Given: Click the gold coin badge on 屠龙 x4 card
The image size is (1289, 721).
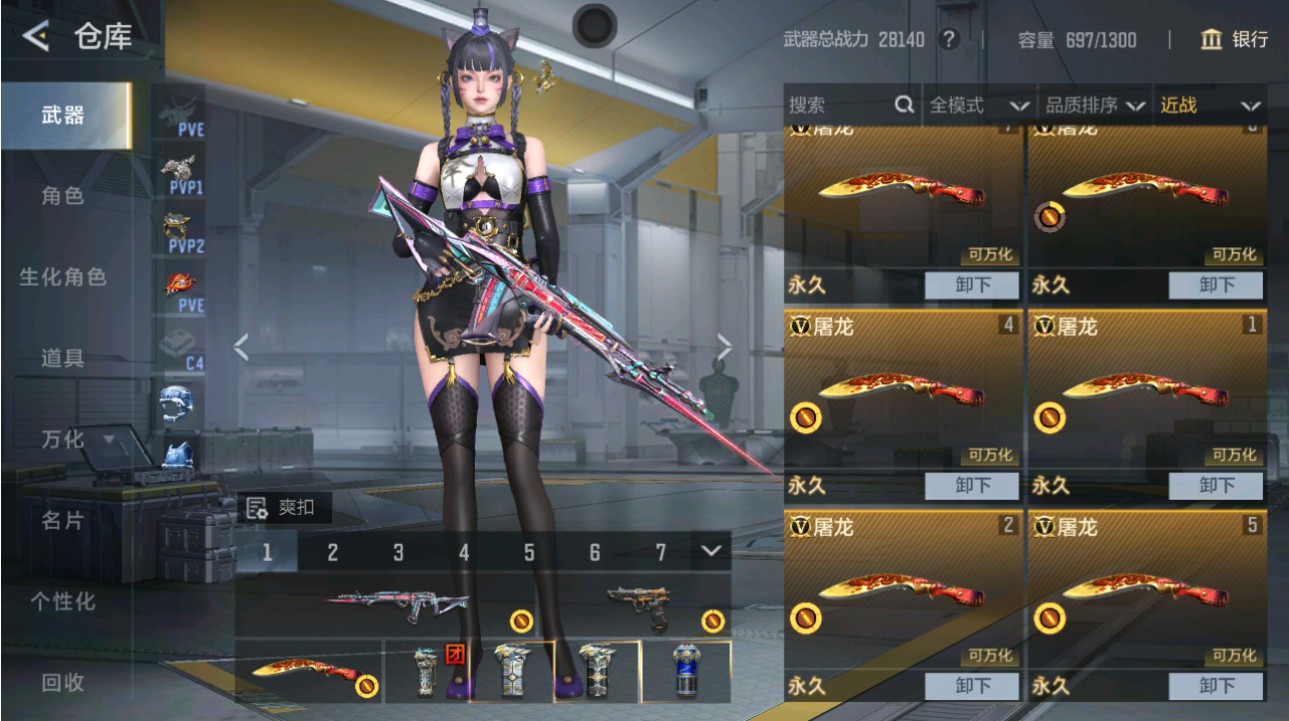Looking at the screenshot, I should click(x=806, y=419).
